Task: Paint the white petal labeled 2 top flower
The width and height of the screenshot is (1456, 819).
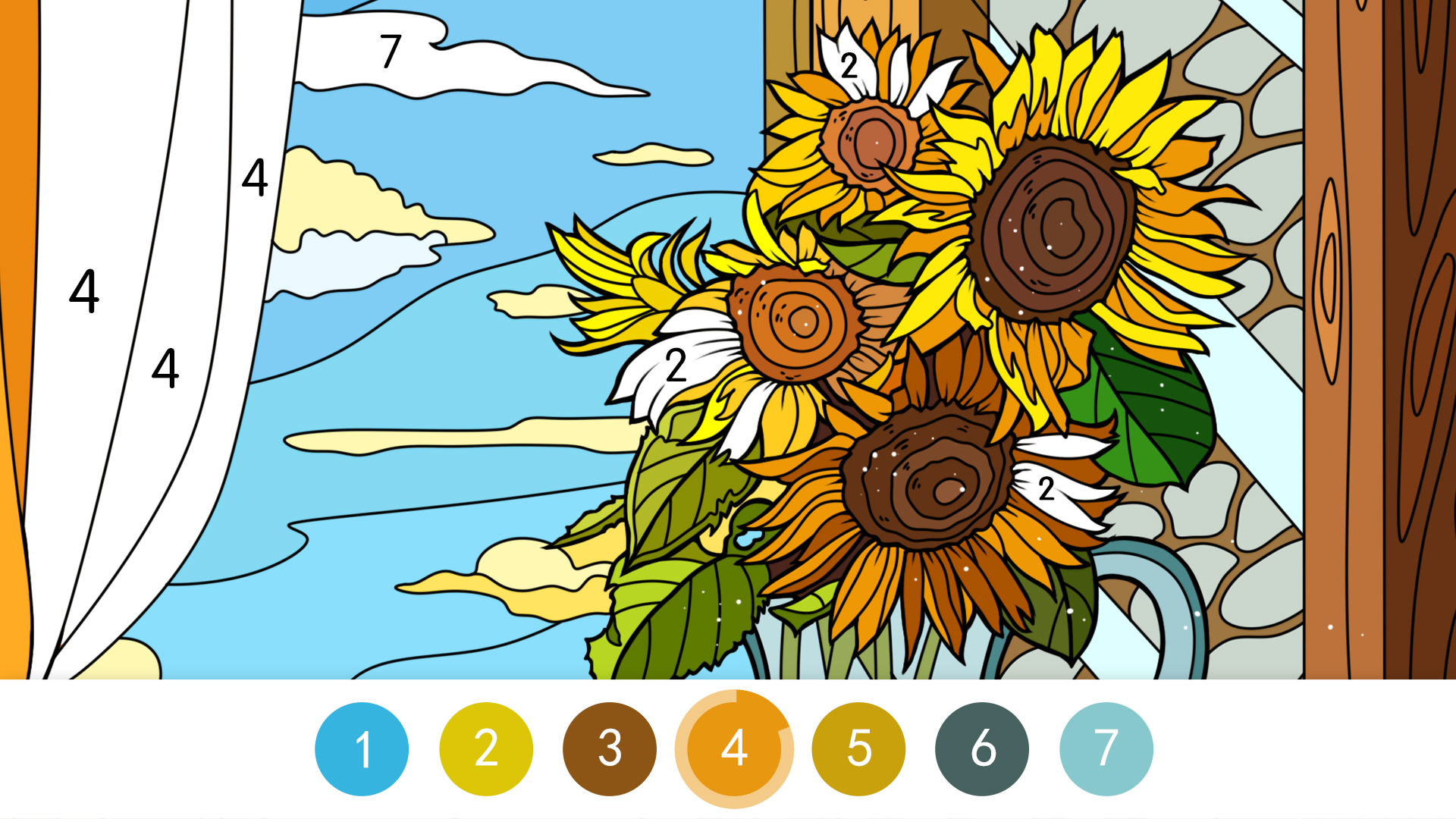Action: pyautogui.click(x=849, y=68)
